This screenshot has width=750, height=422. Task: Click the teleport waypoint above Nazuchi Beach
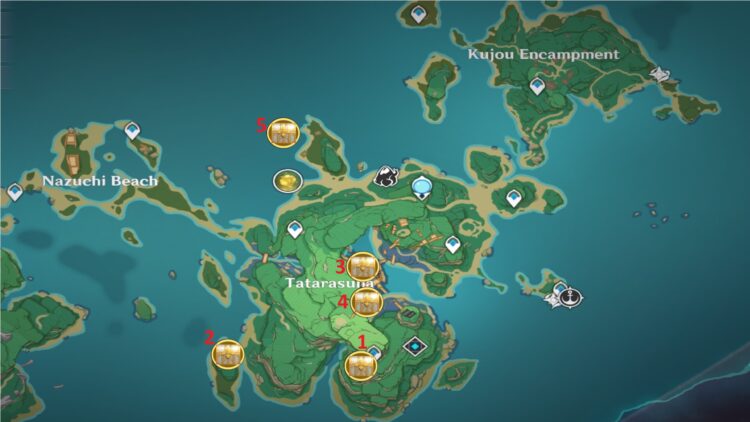point(131,130)
